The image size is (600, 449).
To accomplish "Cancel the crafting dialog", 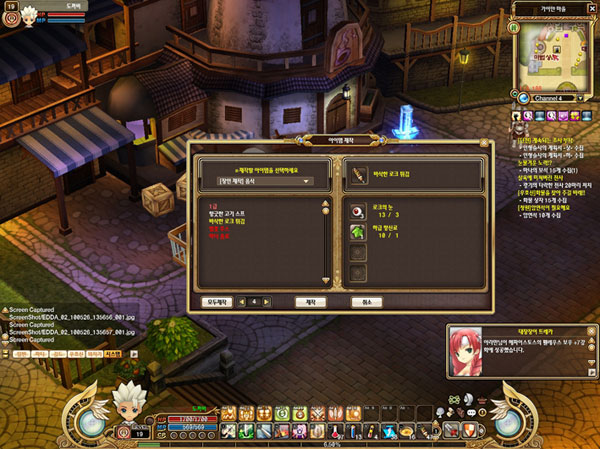I will (366, 301).
